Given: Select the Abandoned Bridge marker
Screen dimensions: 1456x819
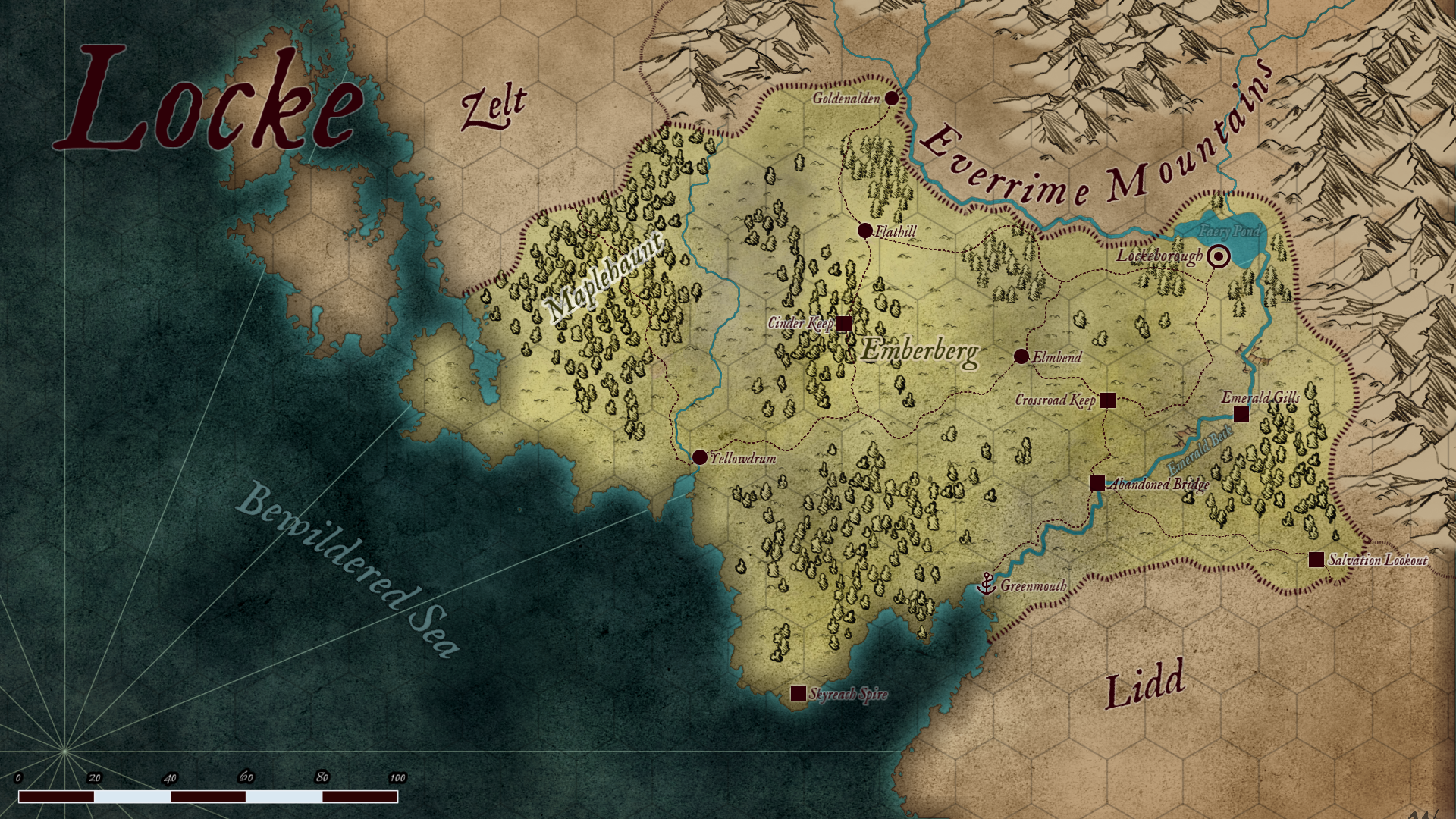Looking at the screenshot, I should 1097,483.
